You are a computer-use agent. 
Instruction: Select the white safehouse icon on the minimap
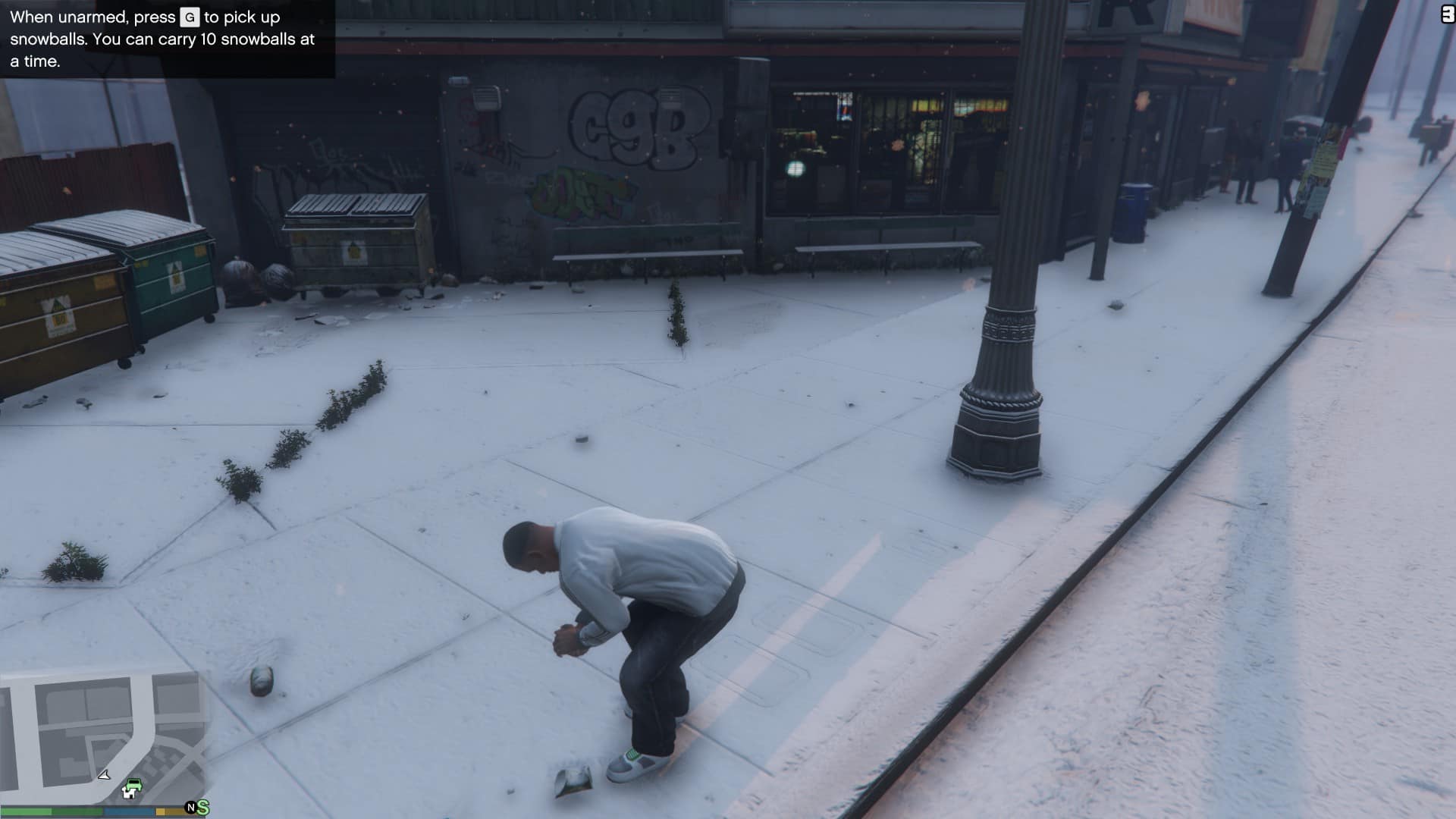(130, 792)
